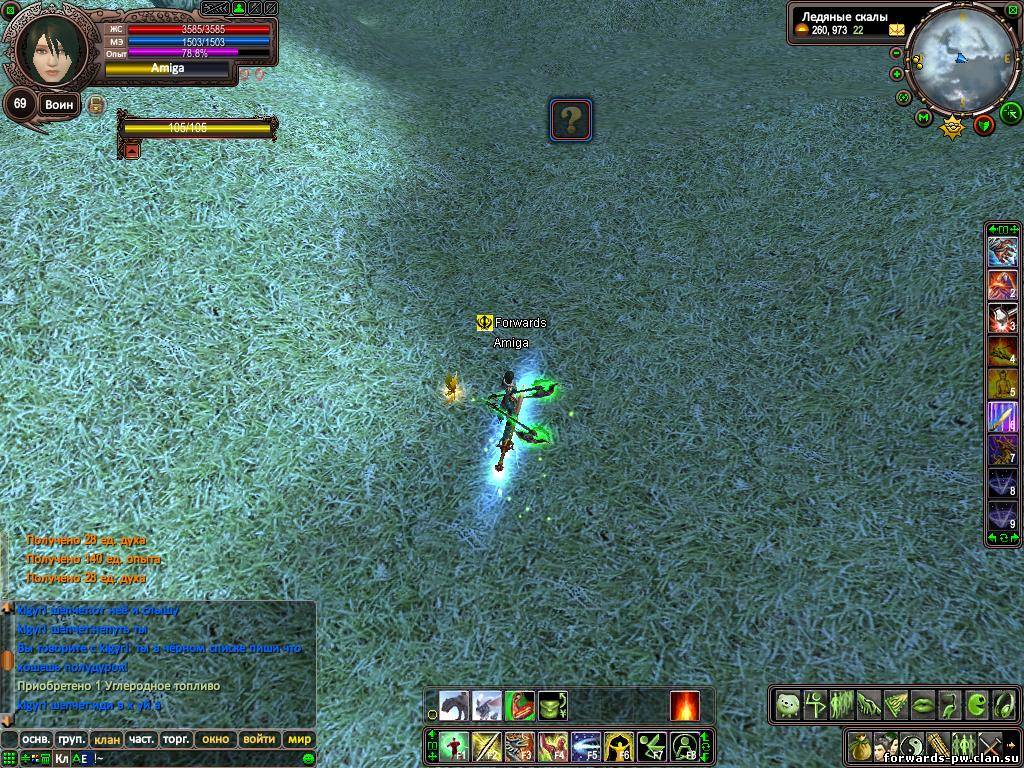The width and height of the screenshot is (1024, 768).
Task: Open the inventory bag icon
Action: [859, 746]
